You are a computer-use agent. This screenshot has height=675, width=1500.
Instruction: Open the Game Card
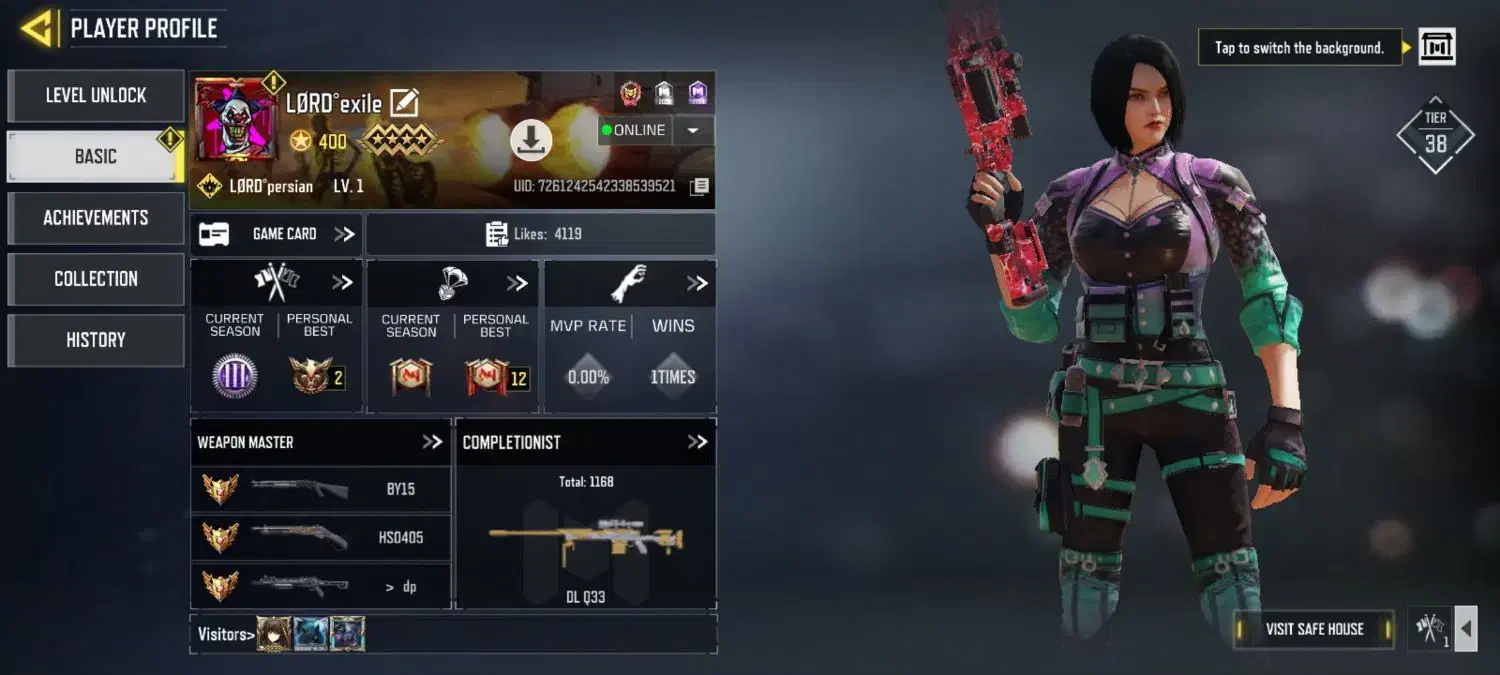[x=277, y=234]
